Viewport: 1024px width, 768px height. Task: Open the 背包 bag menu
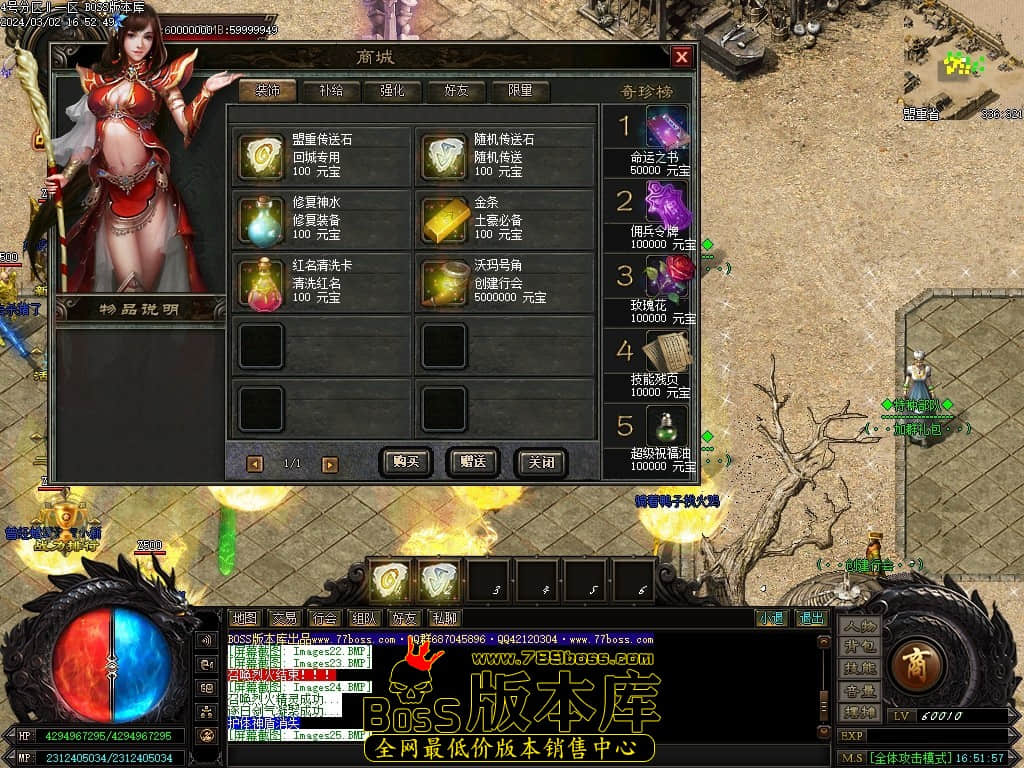point(859,647)
